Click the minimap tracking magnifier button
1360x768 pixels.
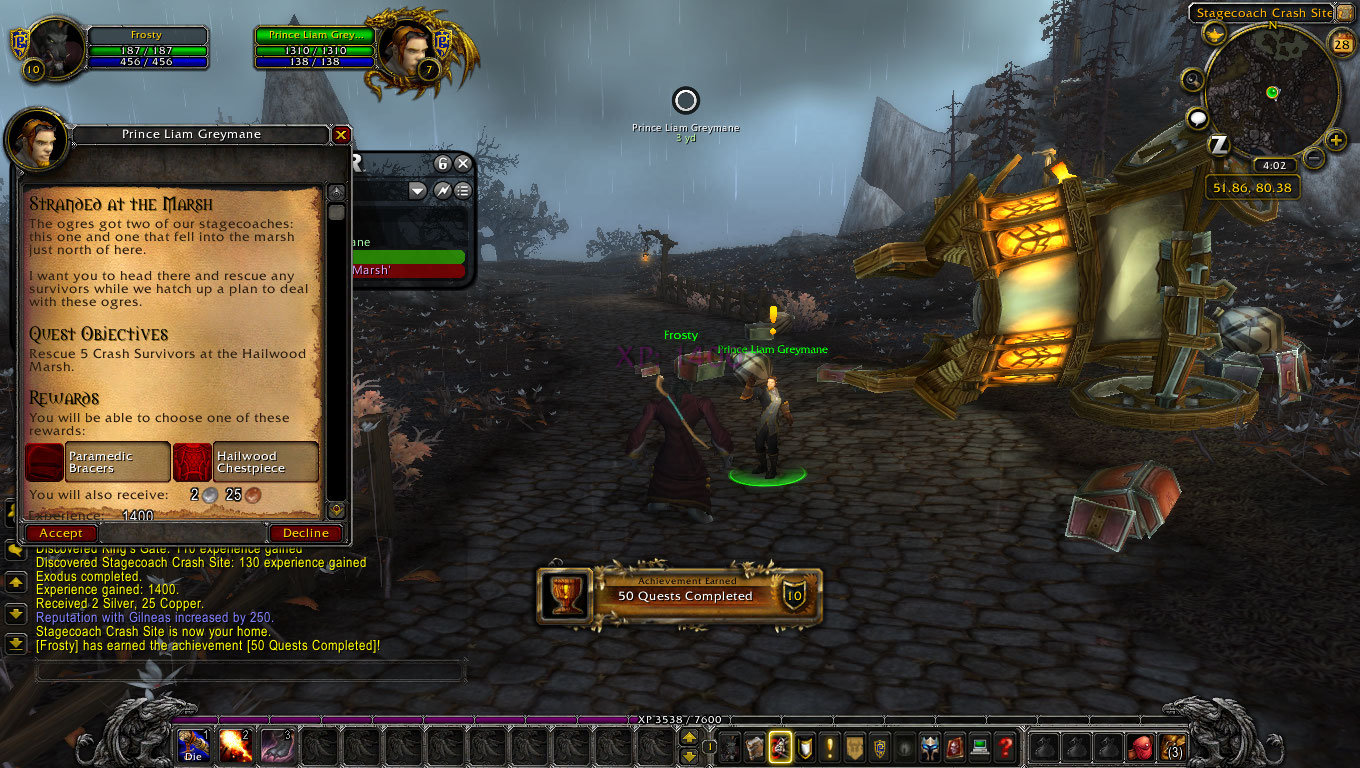[x=1193, y=80]
